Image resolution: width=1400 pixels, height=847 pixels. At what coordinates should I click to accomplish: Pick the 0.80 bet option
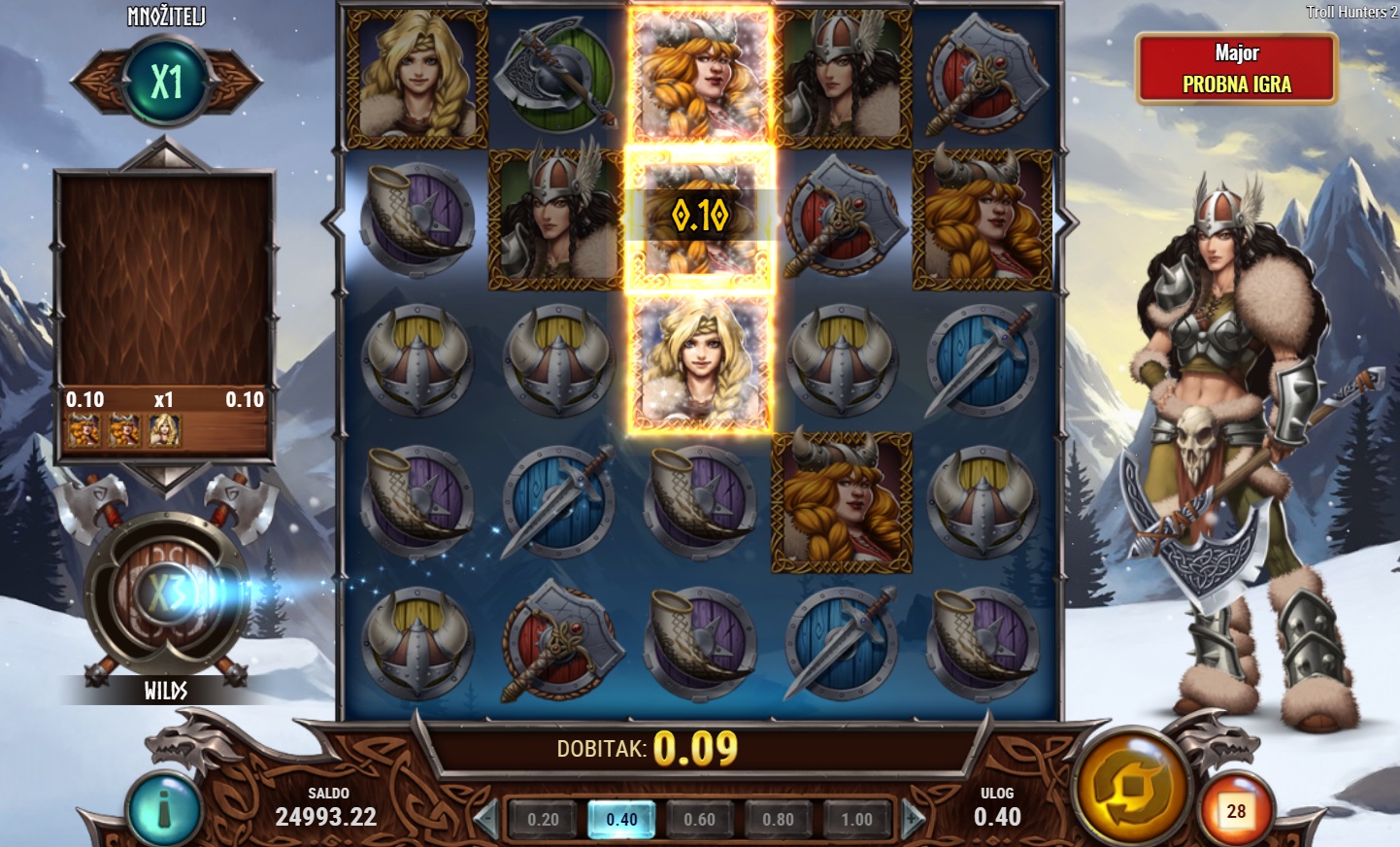(778, 820)
